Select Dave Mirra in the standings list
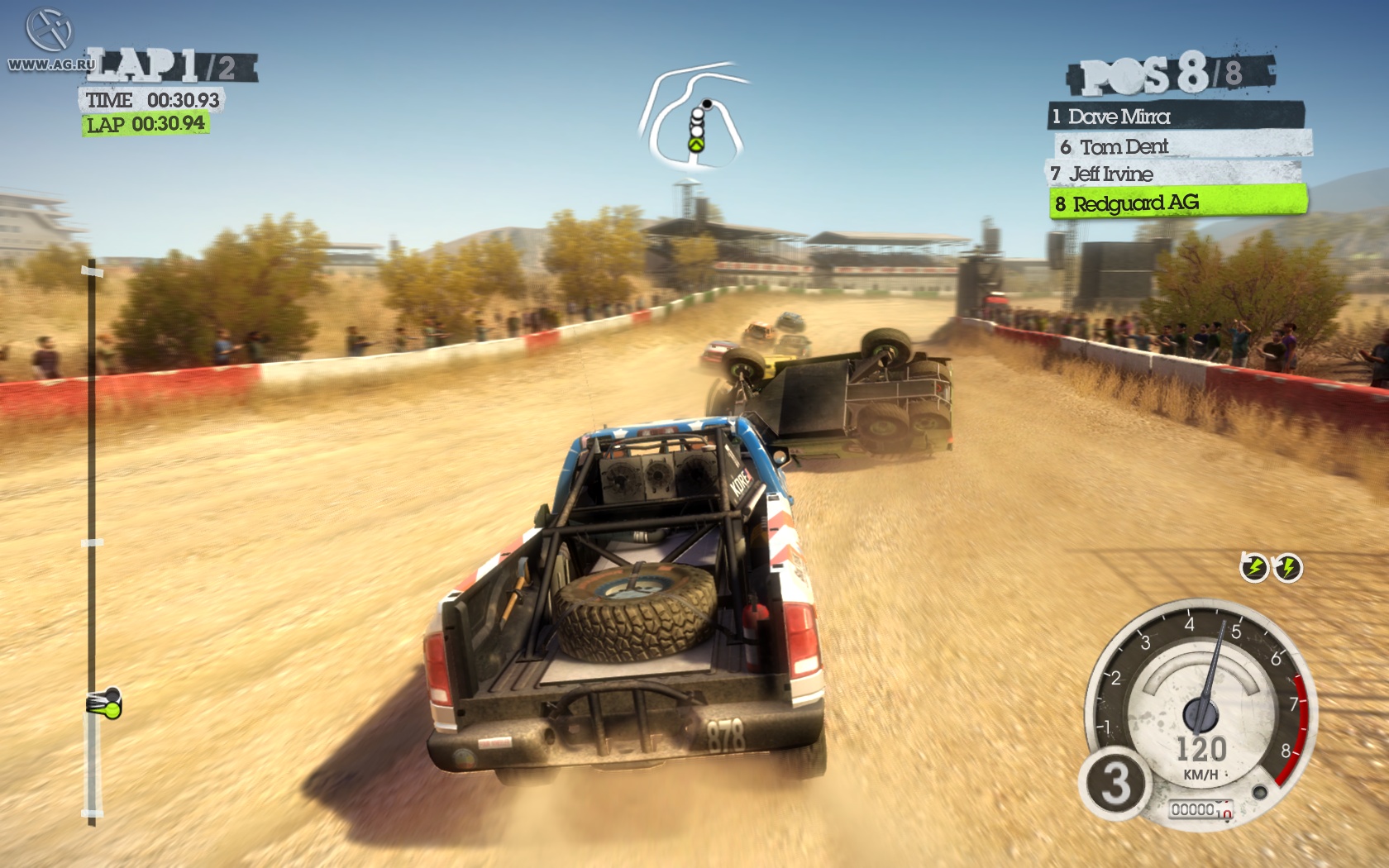The image size is (1389, 868). (1176, 117)
